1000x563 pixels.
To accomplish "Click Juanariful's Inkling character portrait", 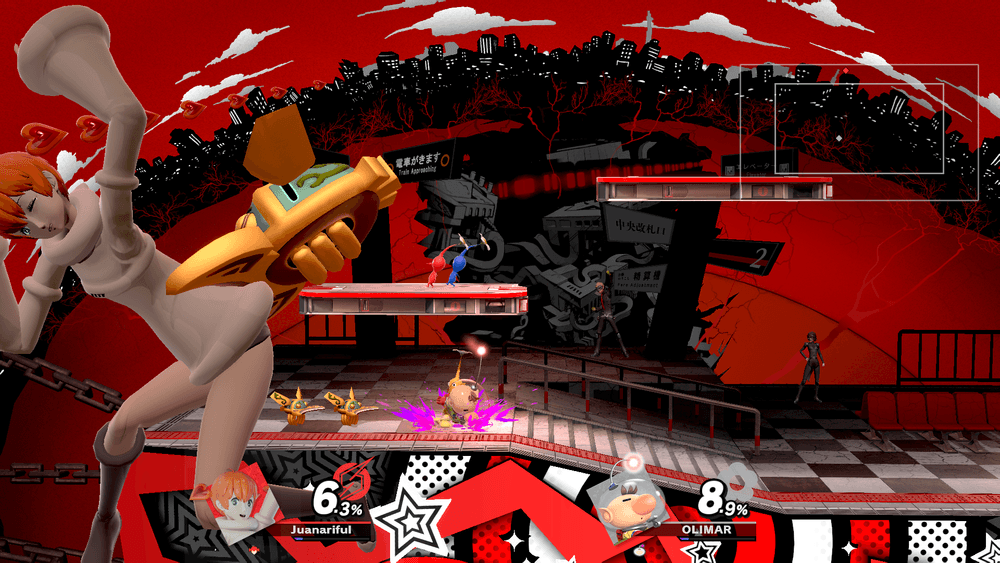I will (x=236, y=505).
